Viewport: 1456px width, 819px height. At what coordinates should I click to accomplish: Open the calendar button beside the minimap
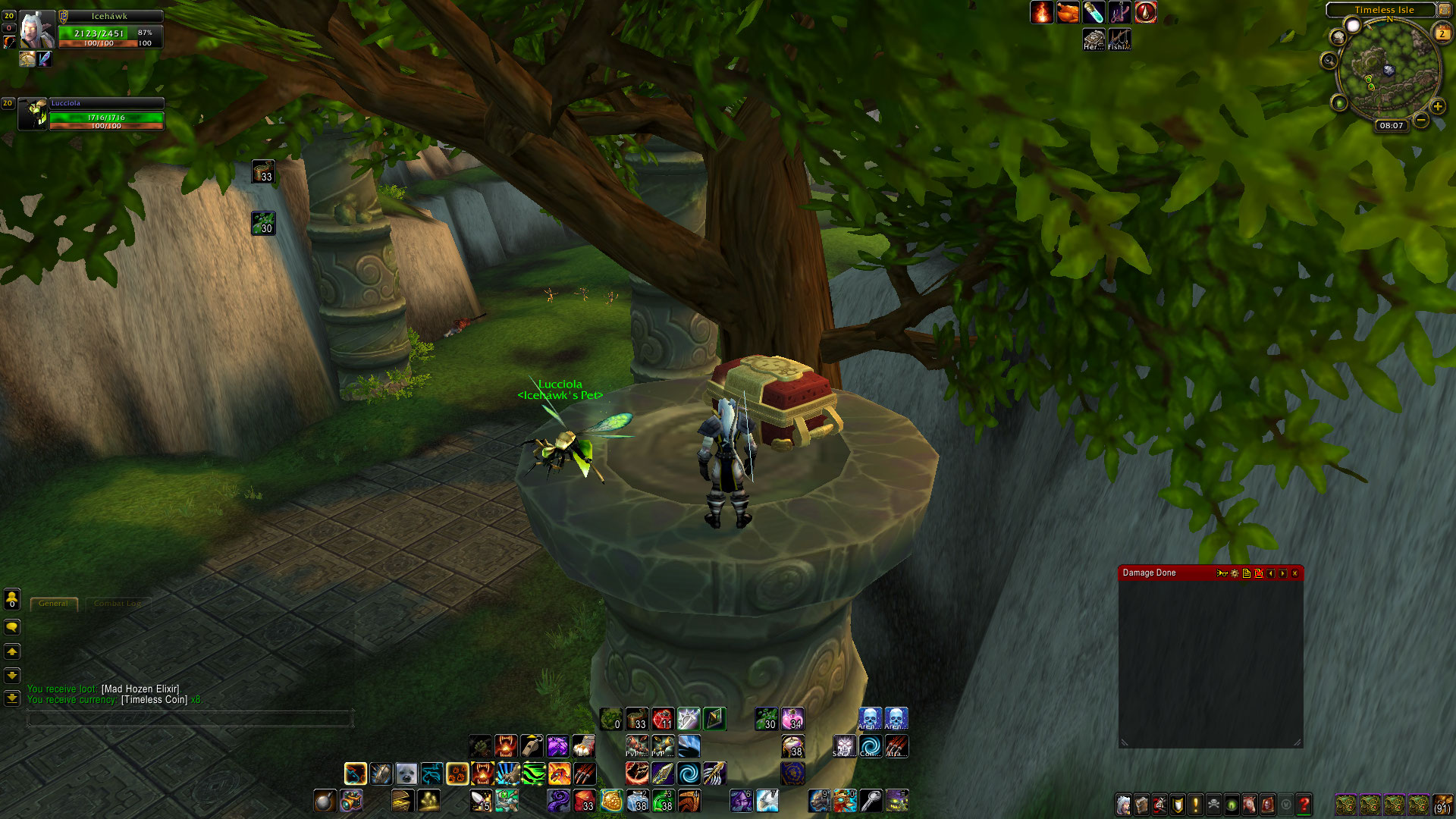point(1442,33)
